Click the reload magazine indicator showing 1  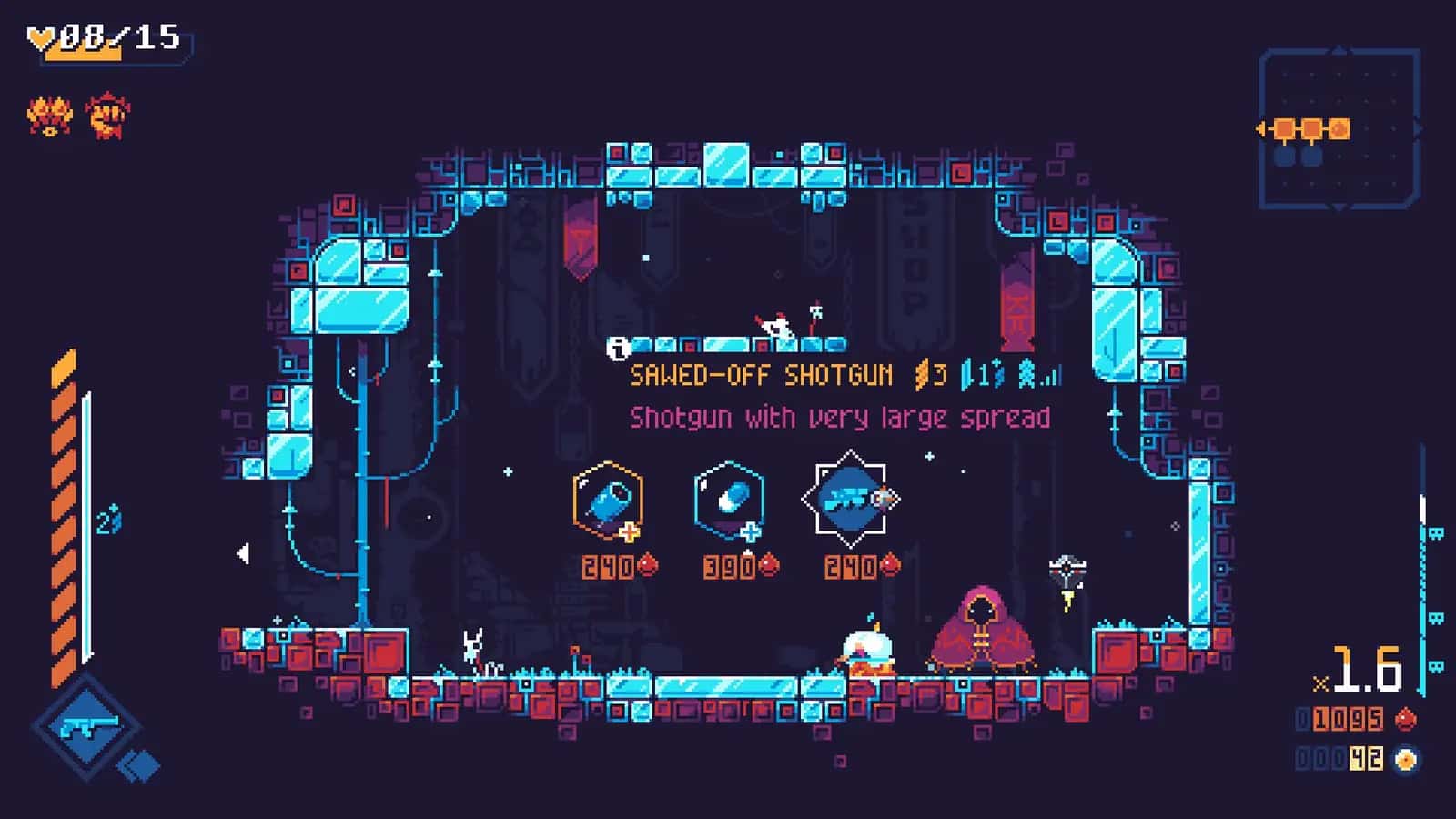point(976,373)
